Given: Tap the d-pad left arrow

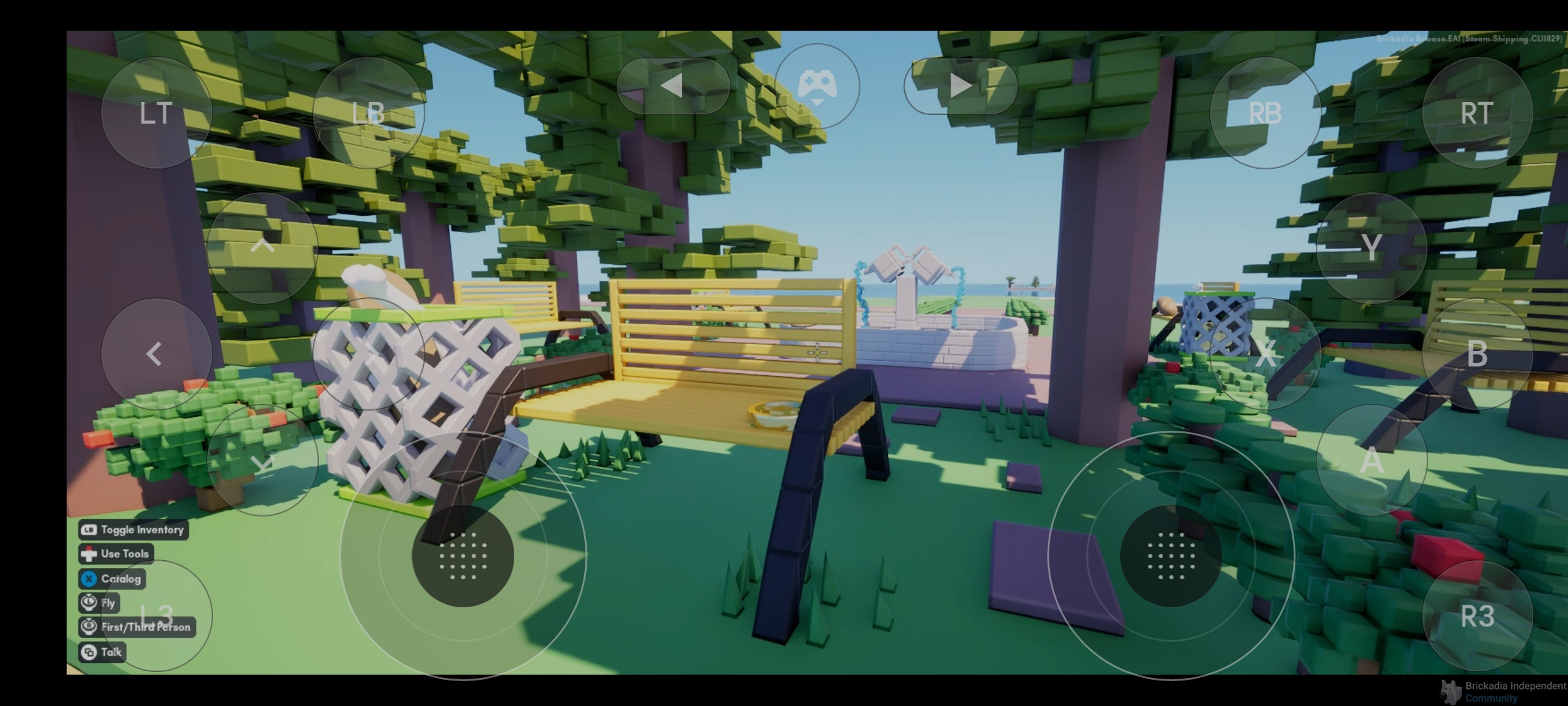Looking at the screenshot, I should [156, 354].
